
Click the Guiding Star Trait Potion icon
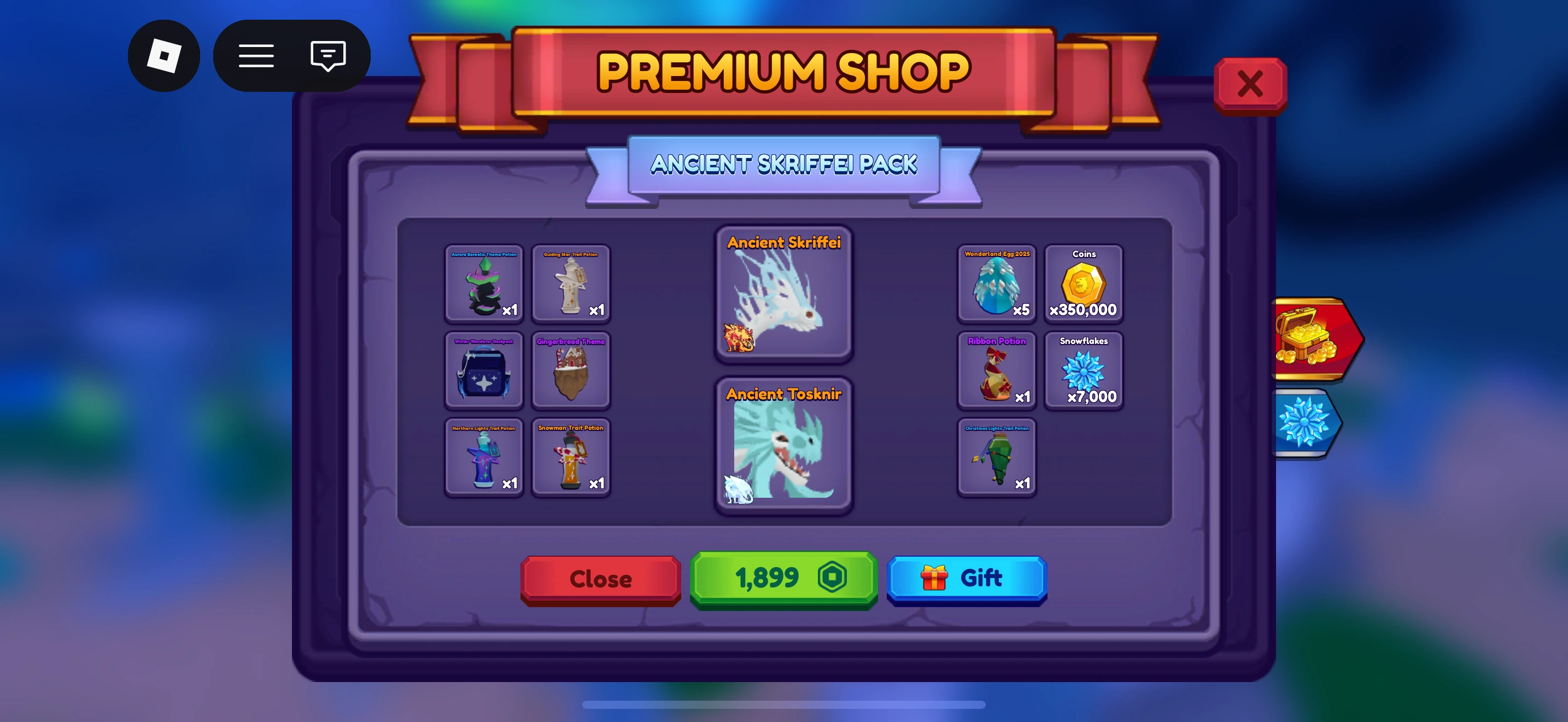[x=571, y=284]
